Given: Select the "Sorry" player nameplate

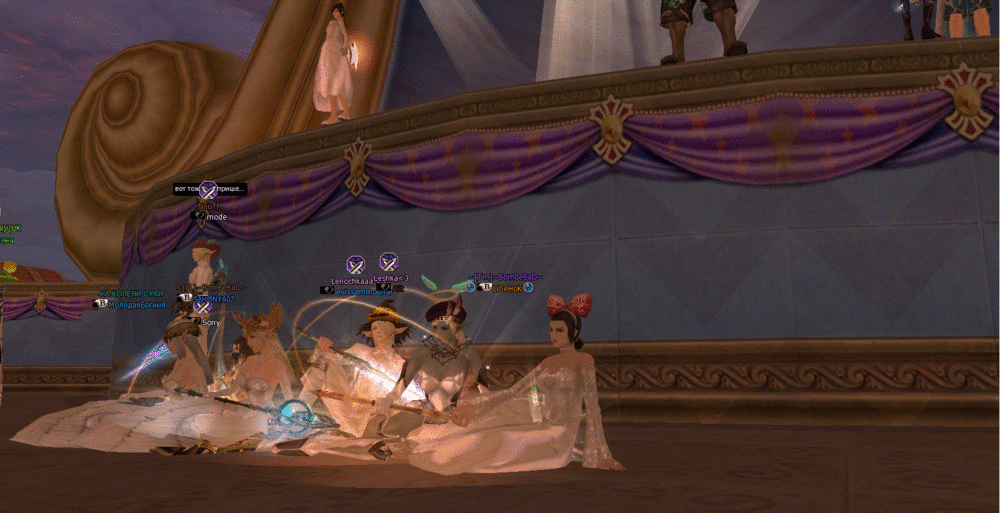Looking at the screenshot, I should click(210, 322).
